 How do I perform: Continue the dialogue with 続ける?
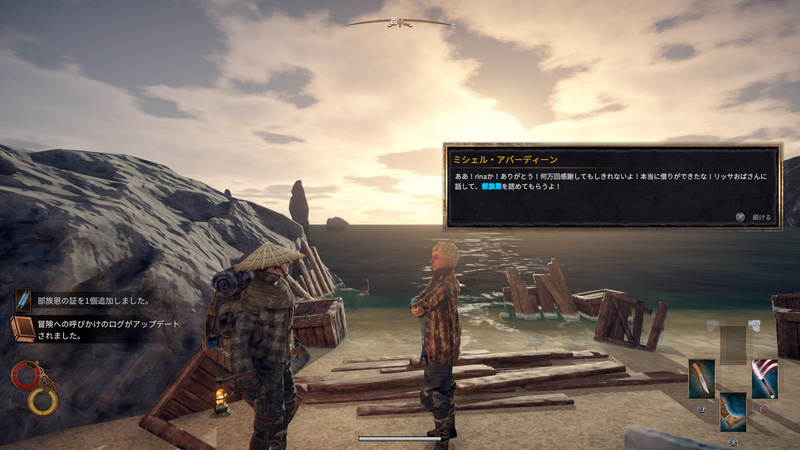point(755,215)
